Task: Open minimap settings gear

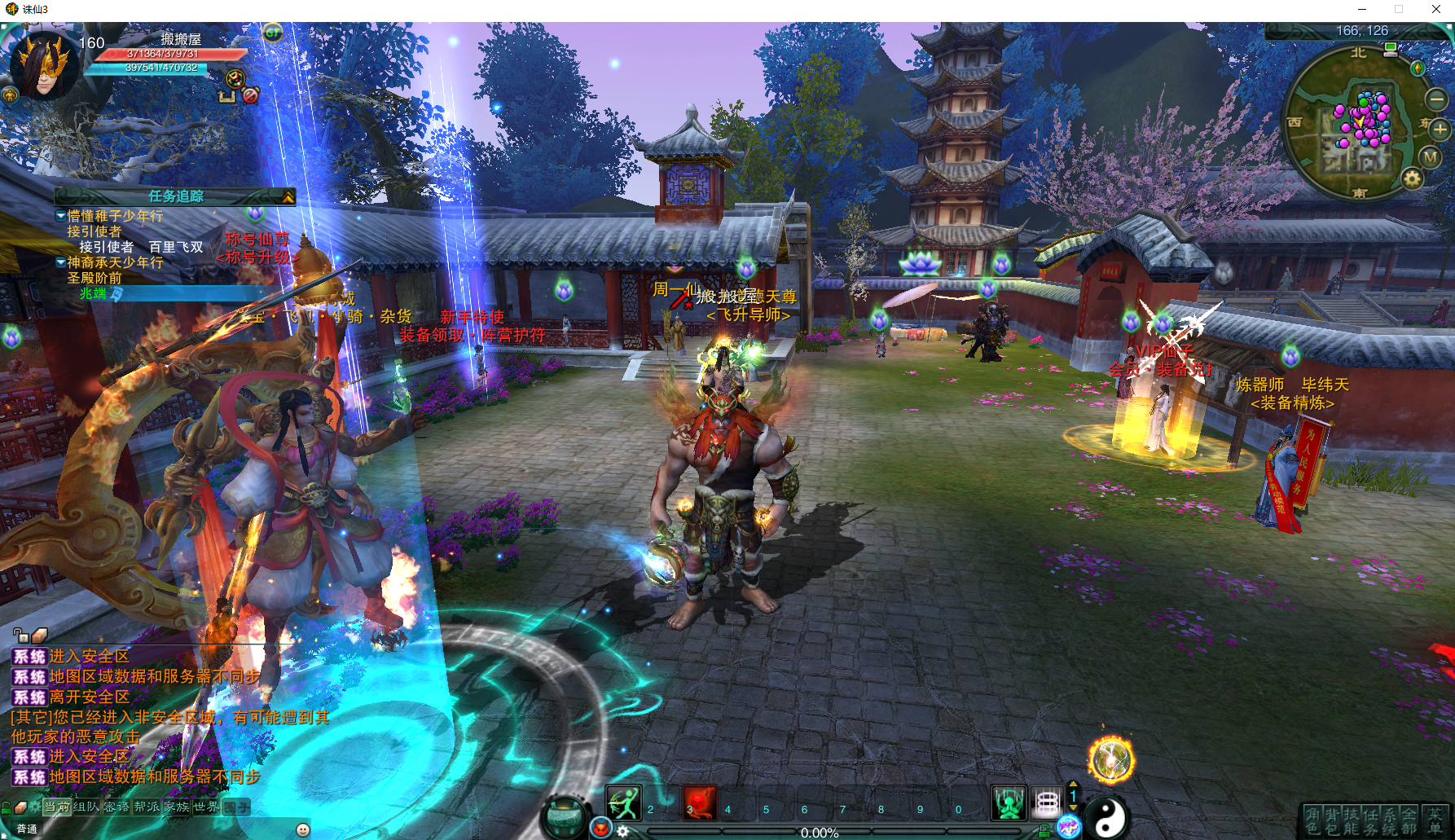Action: 1412,178
